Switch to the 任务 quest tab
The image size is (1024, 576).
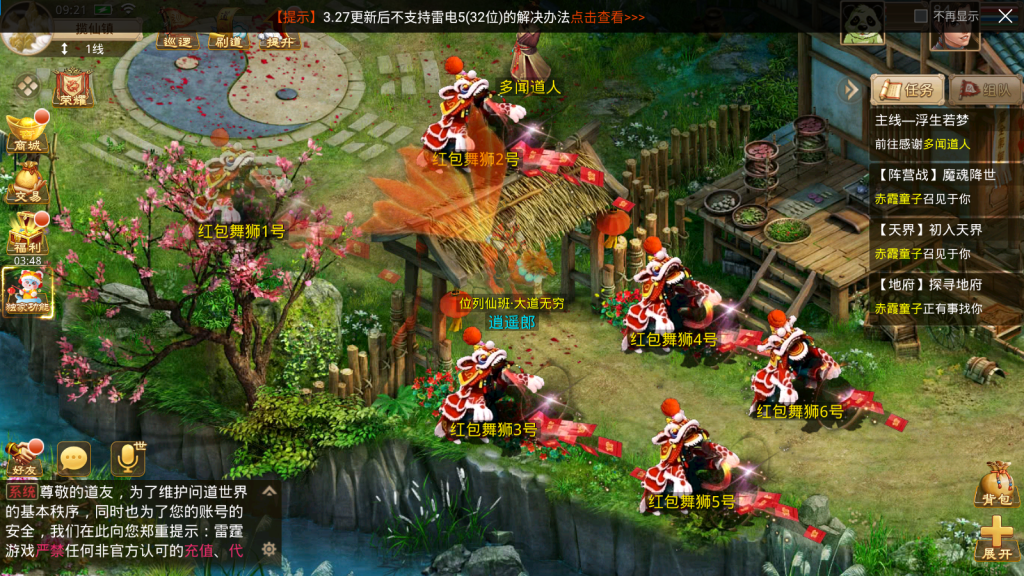[908, 90]
